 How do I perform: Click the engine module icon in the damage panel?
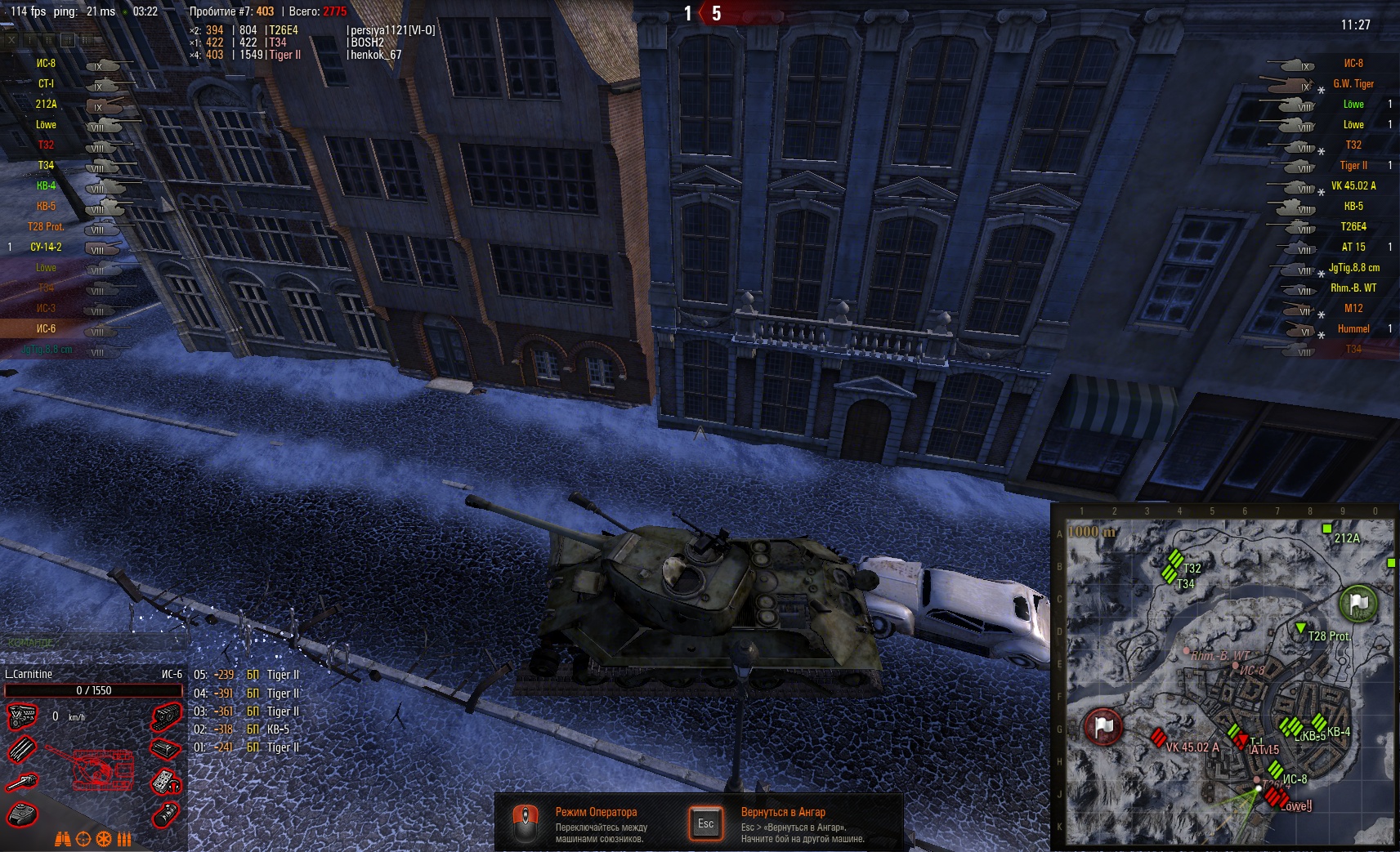click(x=22, y=717)
